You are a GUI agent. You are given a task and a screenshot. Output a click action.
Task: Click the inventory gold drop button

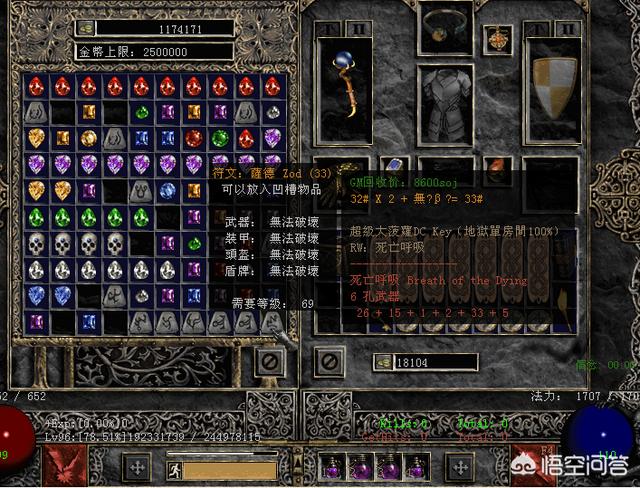(383, 362)
